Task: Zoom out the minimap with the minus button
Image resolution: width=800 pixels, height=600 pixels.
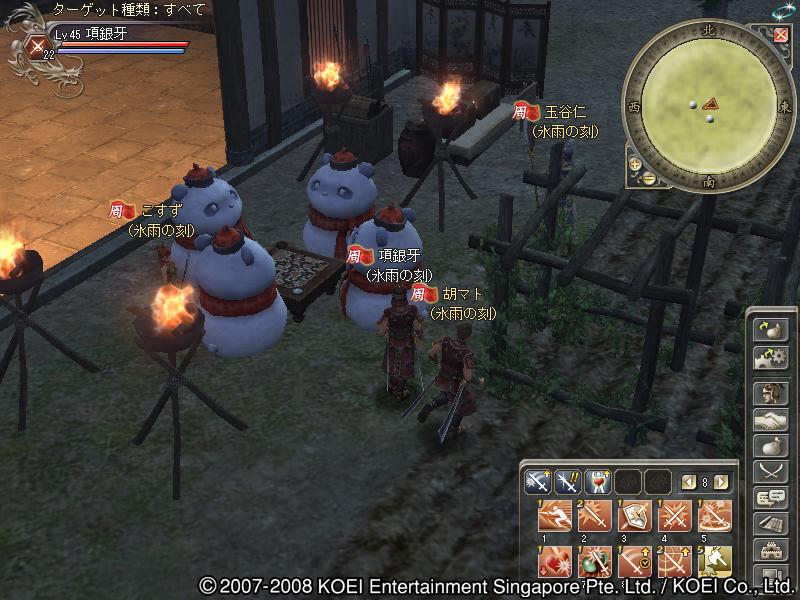Action: click(647, 177)
